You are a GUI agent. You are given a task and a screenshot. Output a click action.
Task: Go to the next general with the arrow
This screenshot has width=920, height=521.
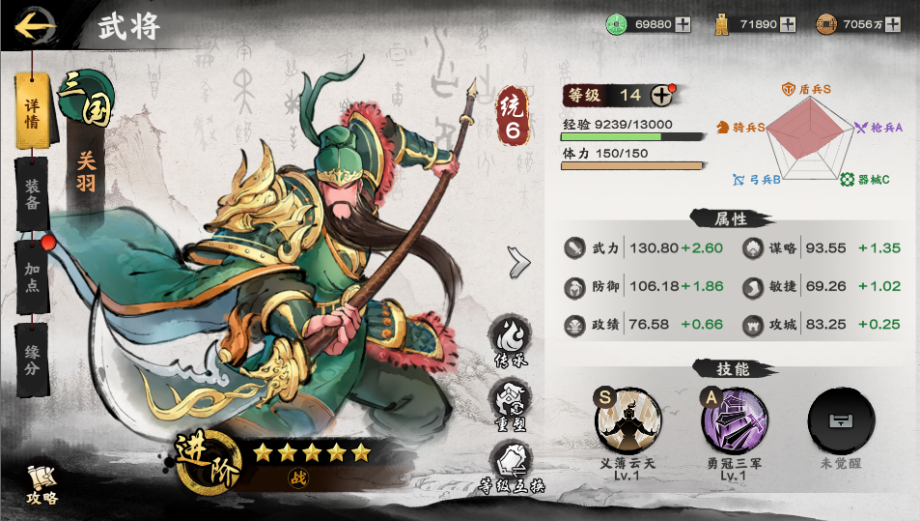coord(519,262)
